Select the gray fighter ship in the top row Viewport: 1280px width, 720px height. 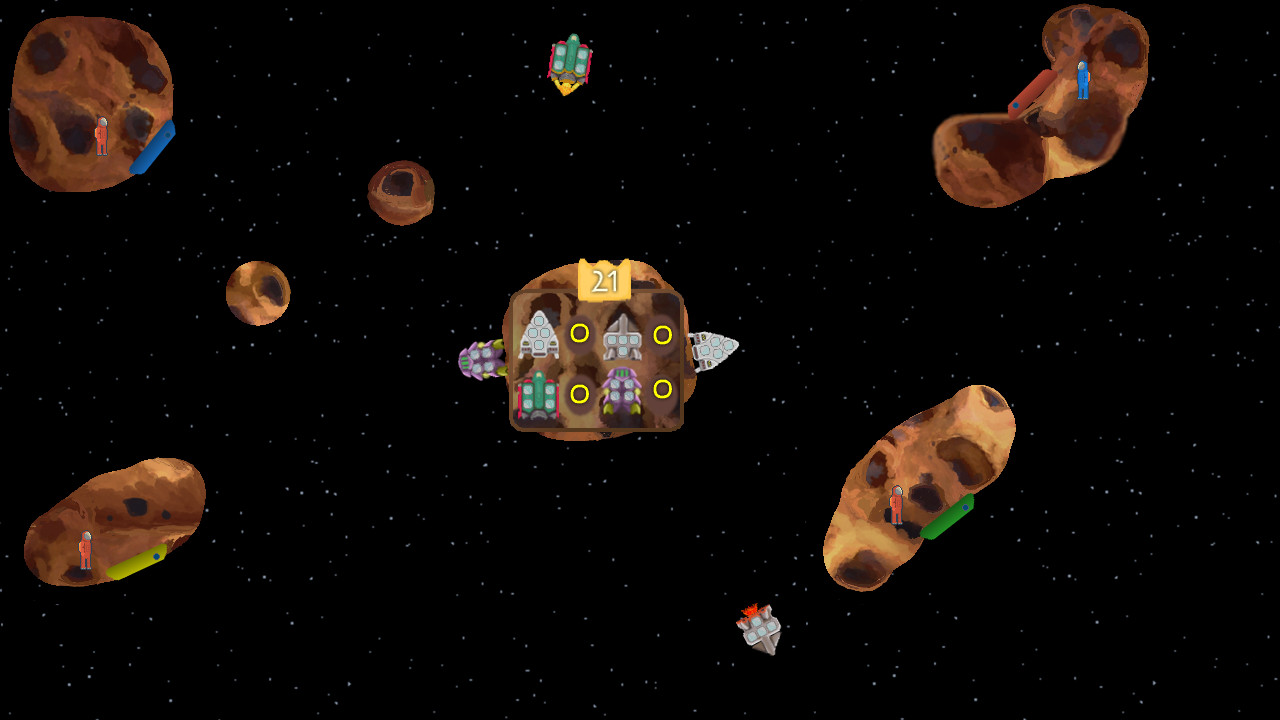[624, 338]
